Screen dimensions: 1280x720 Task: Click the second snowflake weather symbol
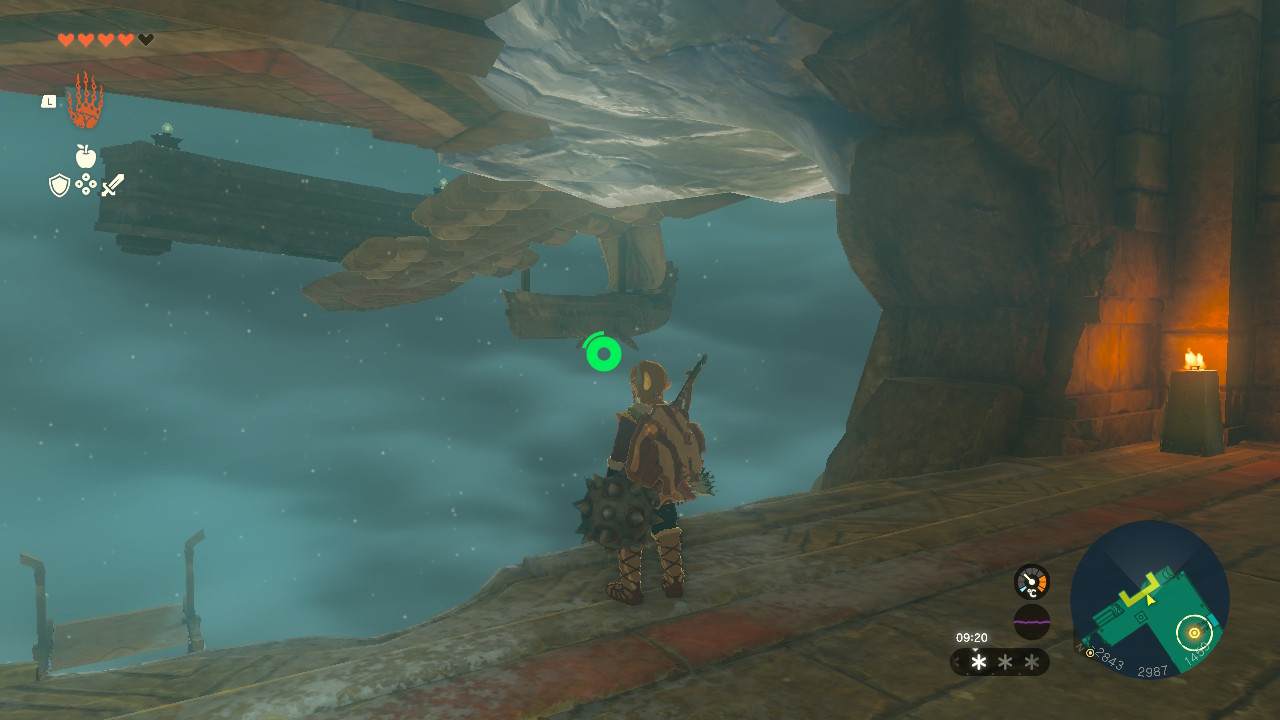1004,662
